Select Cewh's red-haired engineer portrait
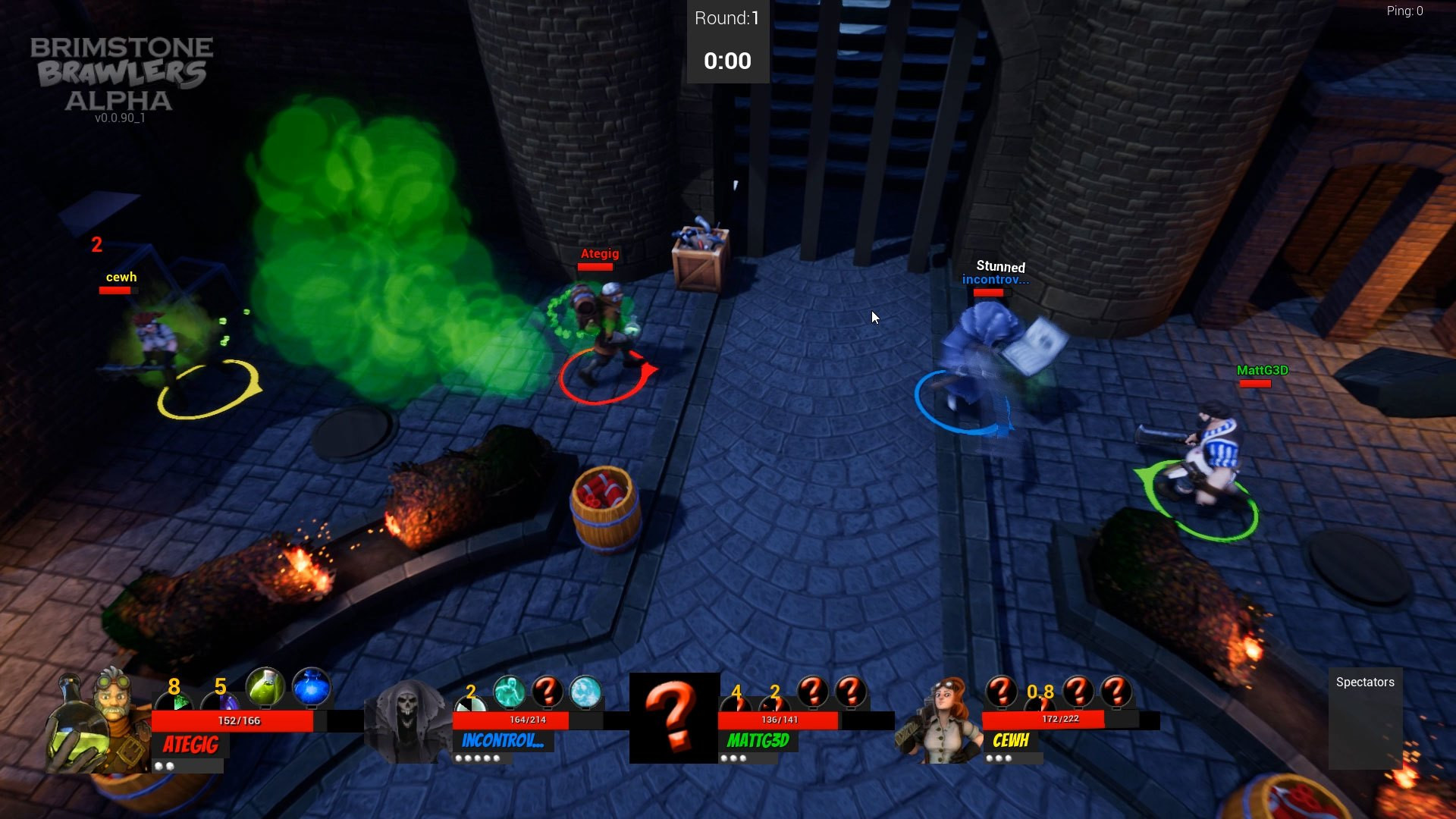1456x819 pixels. [941, 720]
